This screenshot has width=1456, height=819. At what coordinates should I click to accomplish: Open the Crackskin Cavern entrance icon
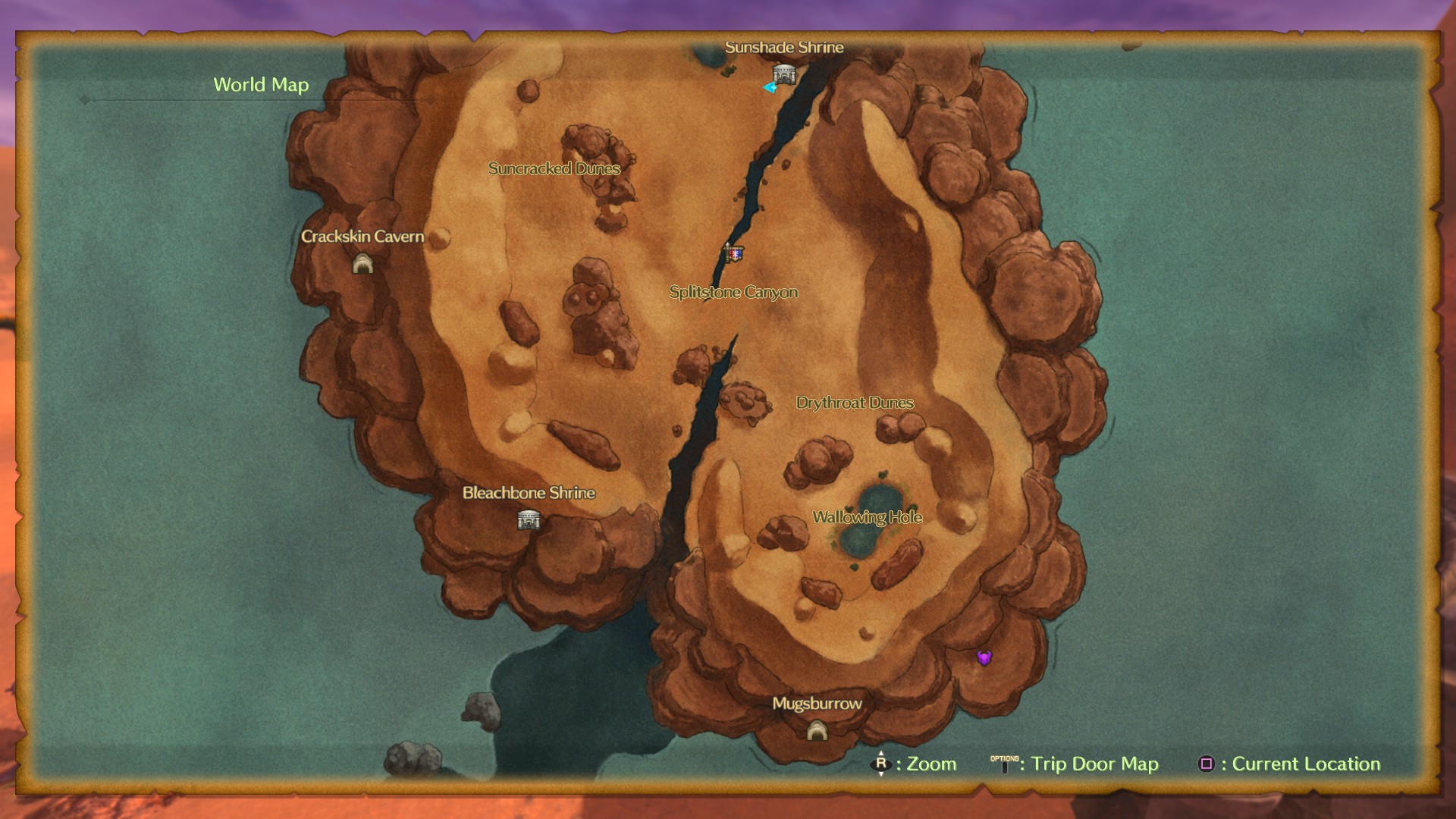pos(365,265)
